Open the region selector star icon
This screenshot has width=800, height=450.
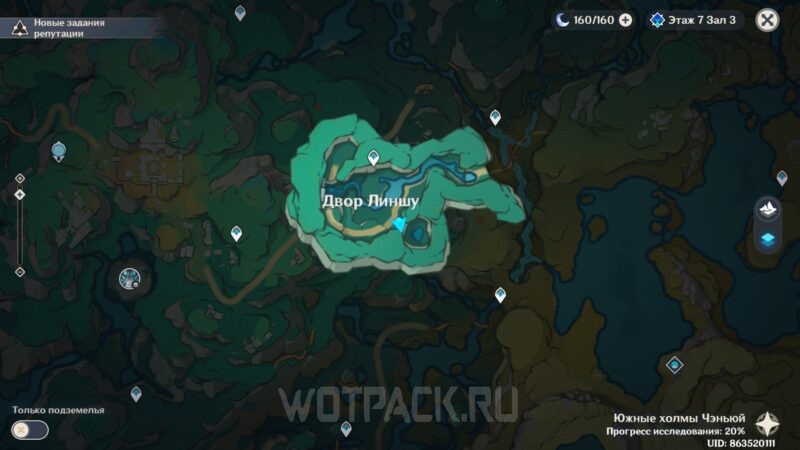[x=769, y=422]
